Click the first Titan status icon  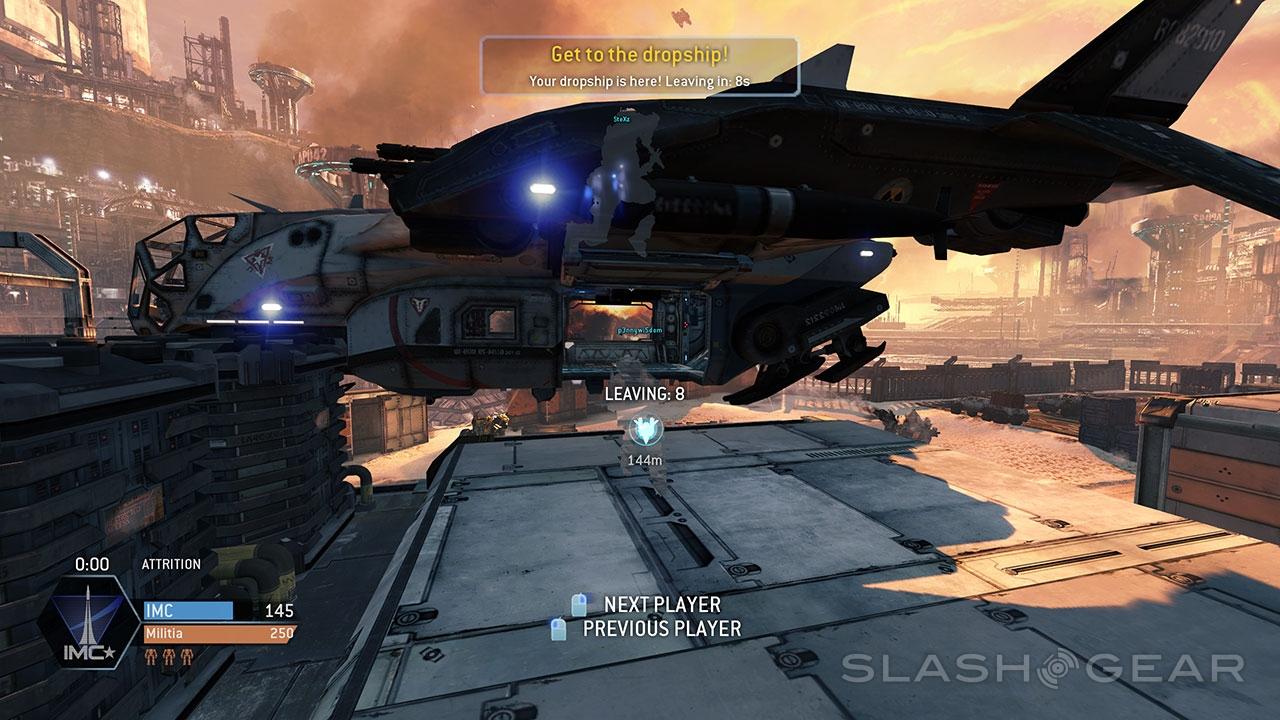[151, 658]
